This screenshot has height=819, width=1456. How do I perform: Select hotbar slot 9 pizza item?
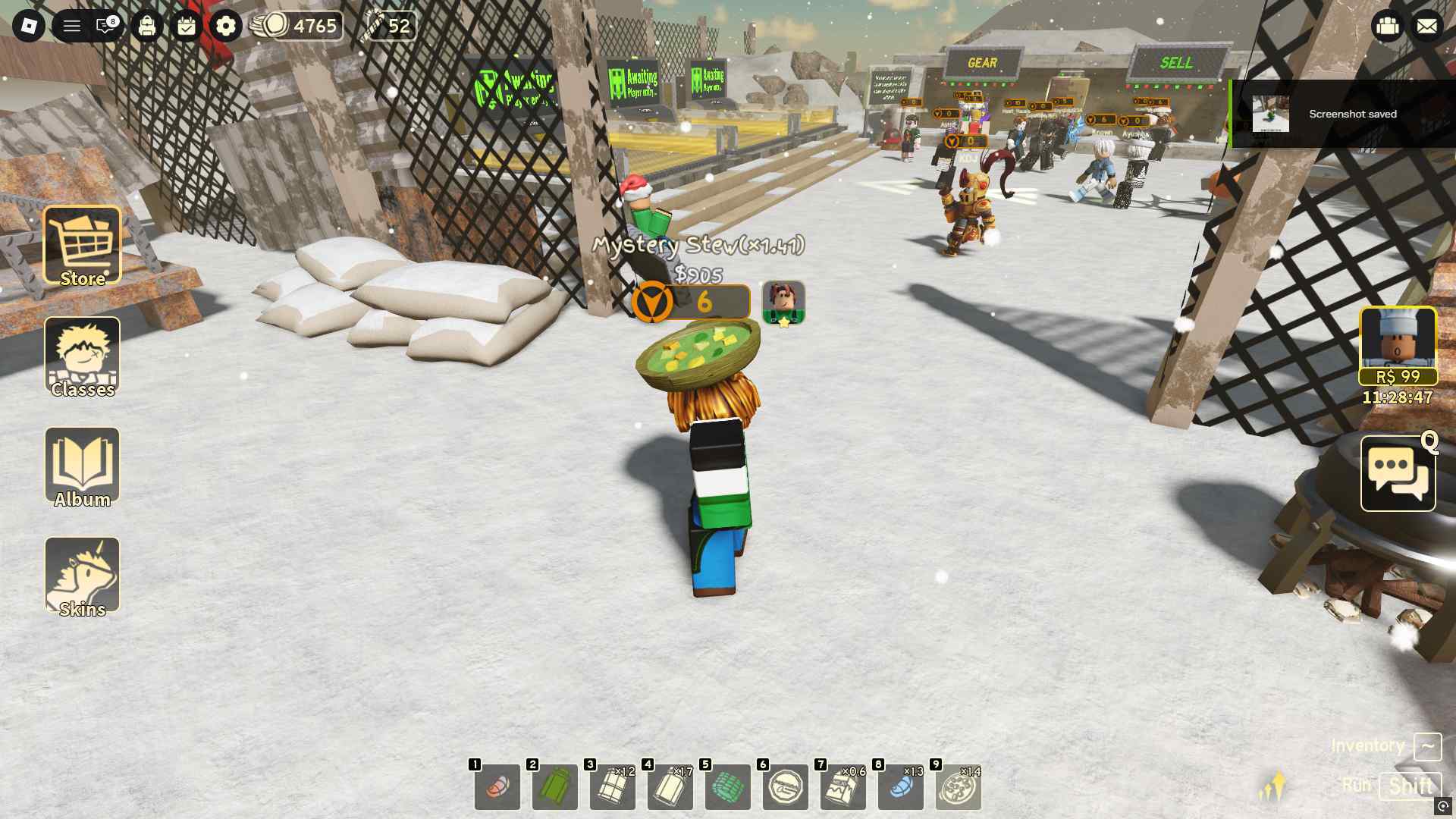tap(959, 787)
